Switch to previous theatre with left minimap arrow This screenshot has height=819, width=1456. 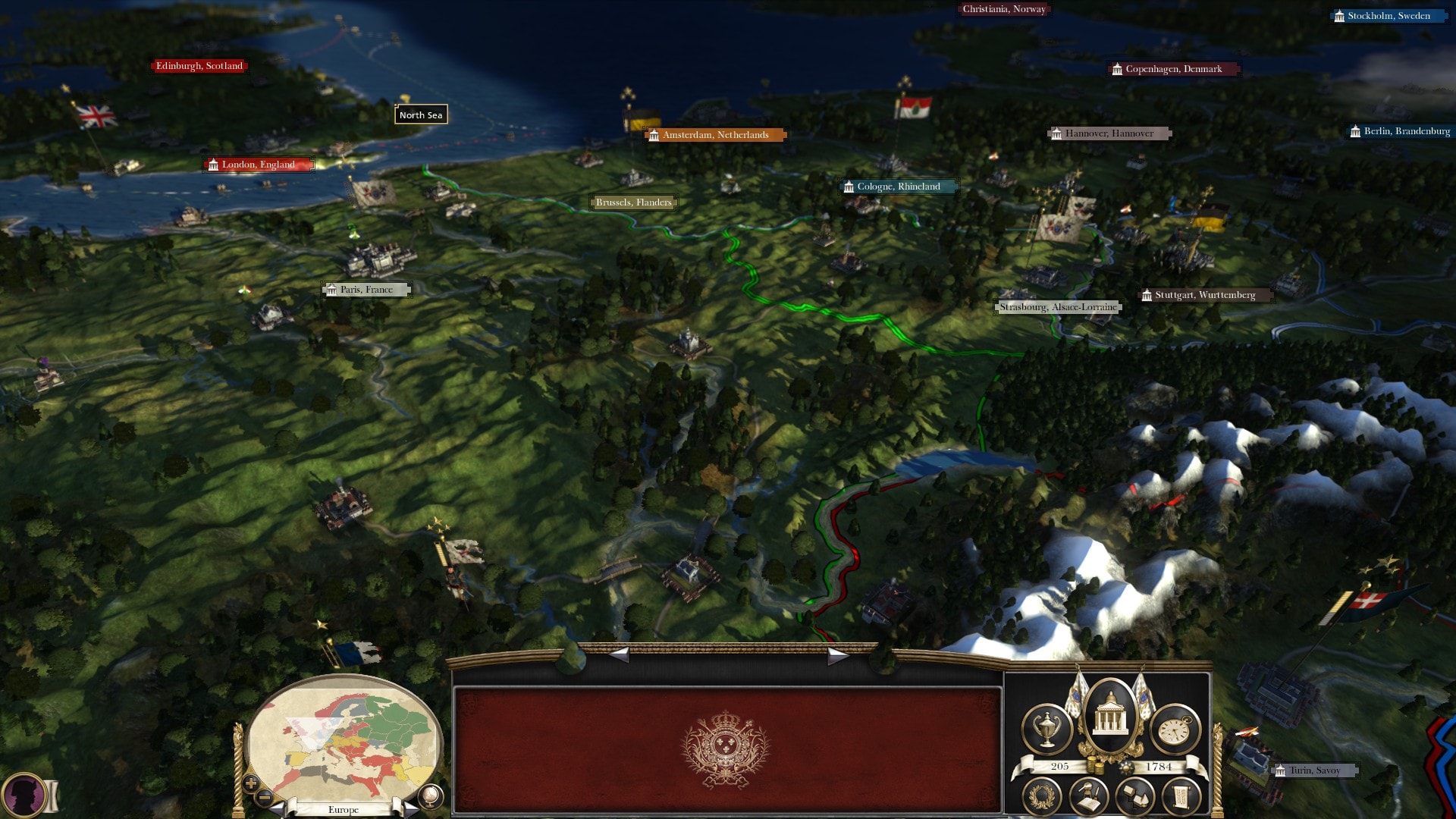click(278, 809)
